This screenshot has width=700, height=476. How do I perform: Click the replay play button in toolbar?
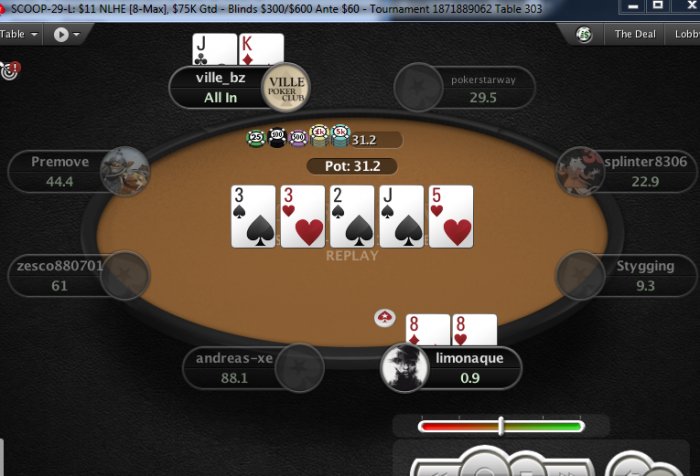(61, 34)
